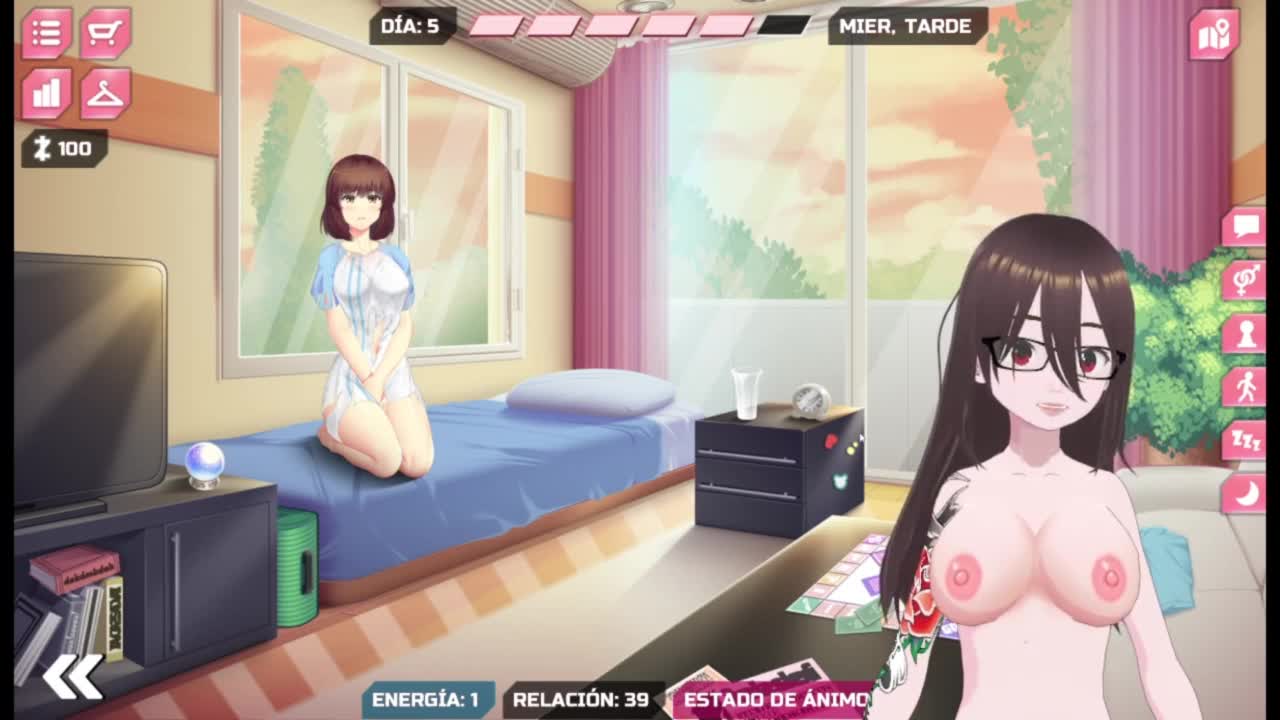Image resolution: width=1280 pixels, height=720 pixels.
Task: Open the map icon
Action: pyautogui.click(x=1214, y=35)
